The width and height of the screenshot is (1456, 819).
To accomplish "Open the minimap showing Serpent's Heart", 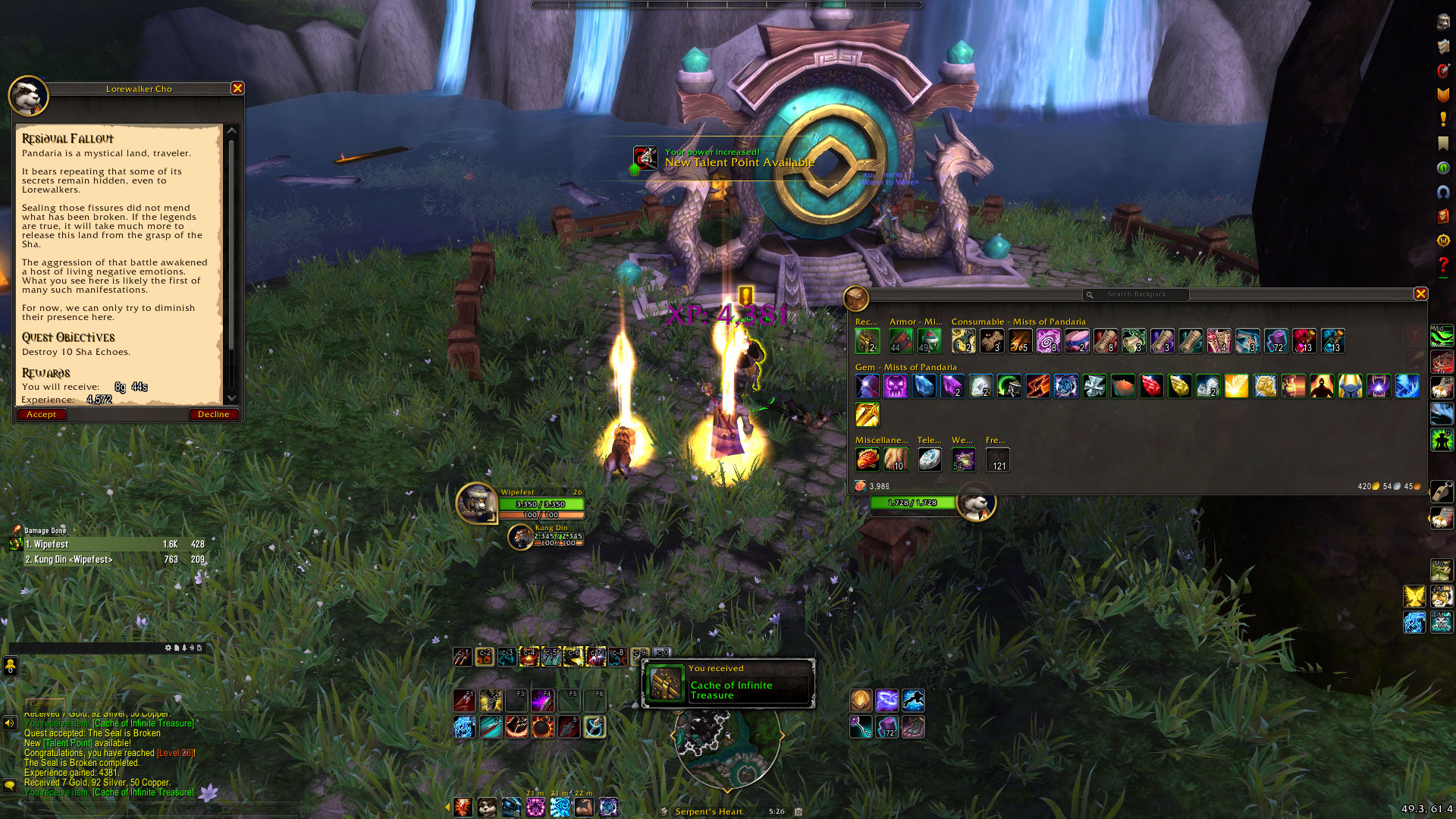I will pos(726,747).
